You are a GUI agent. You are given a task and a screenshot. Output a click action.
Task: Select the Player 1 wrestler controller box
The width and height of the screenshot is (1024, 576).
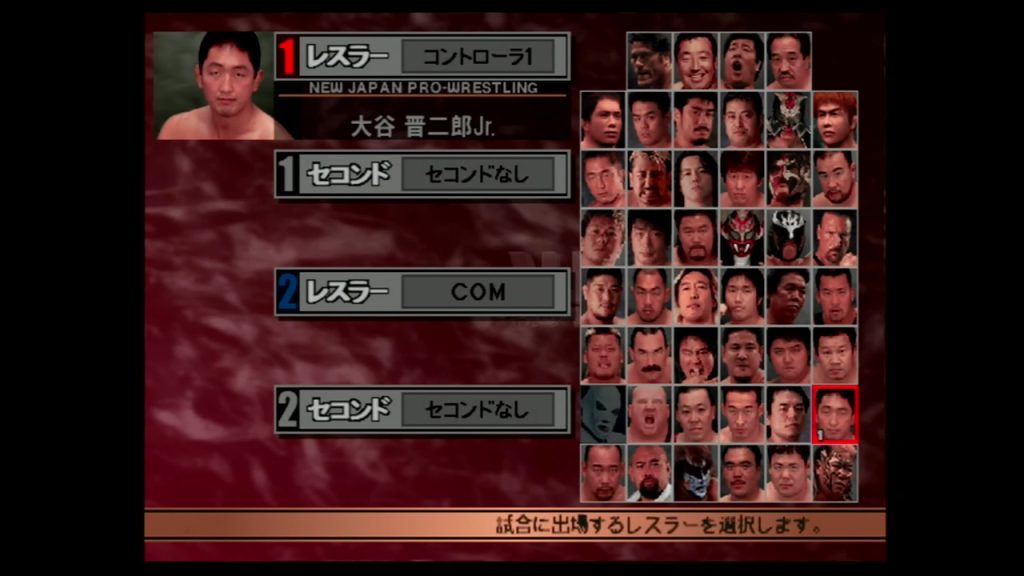pyautogui.click(x=477, y=56)
